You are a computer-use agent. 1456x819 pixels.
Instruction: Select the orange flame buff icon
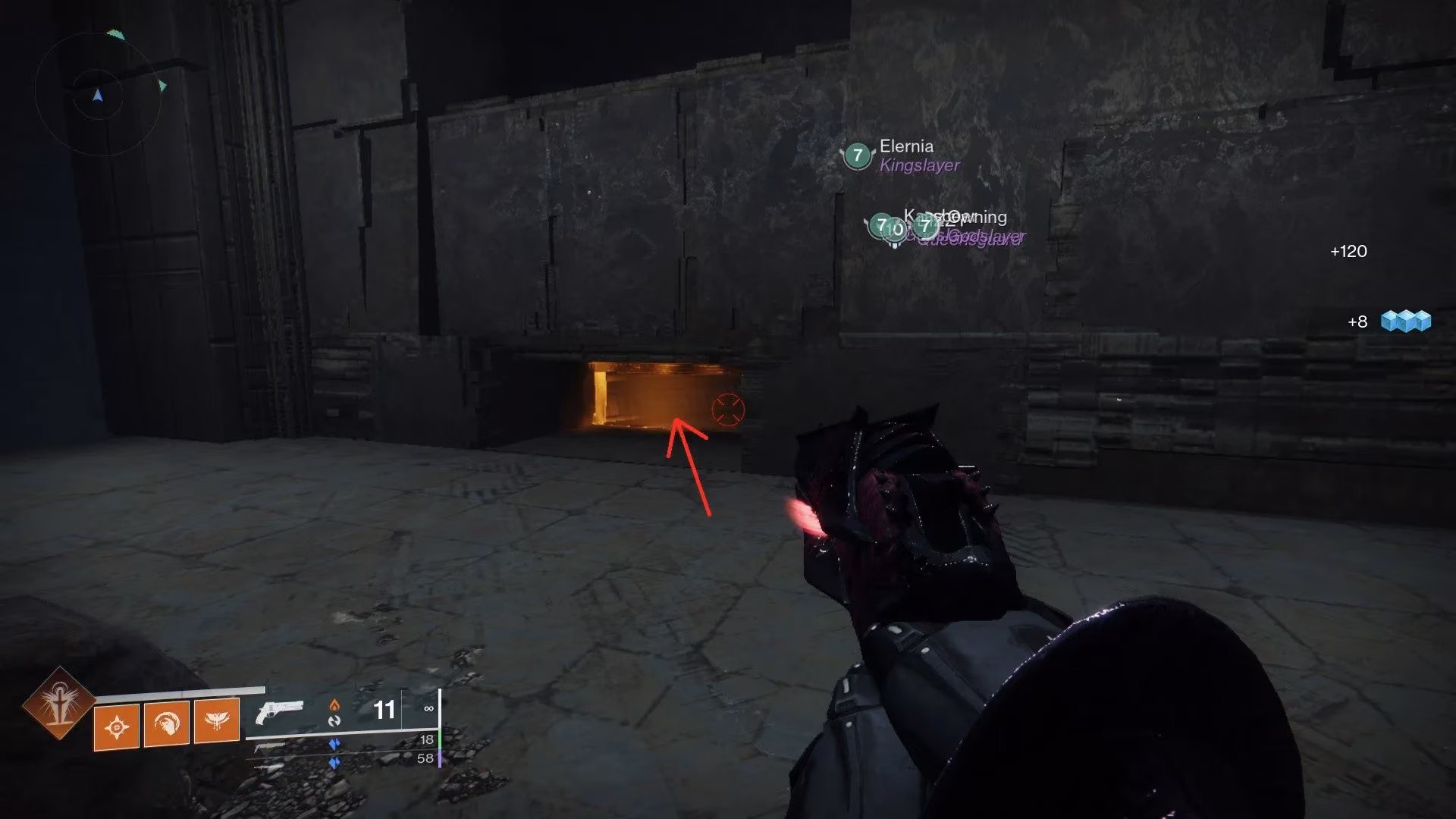(334, 706)
